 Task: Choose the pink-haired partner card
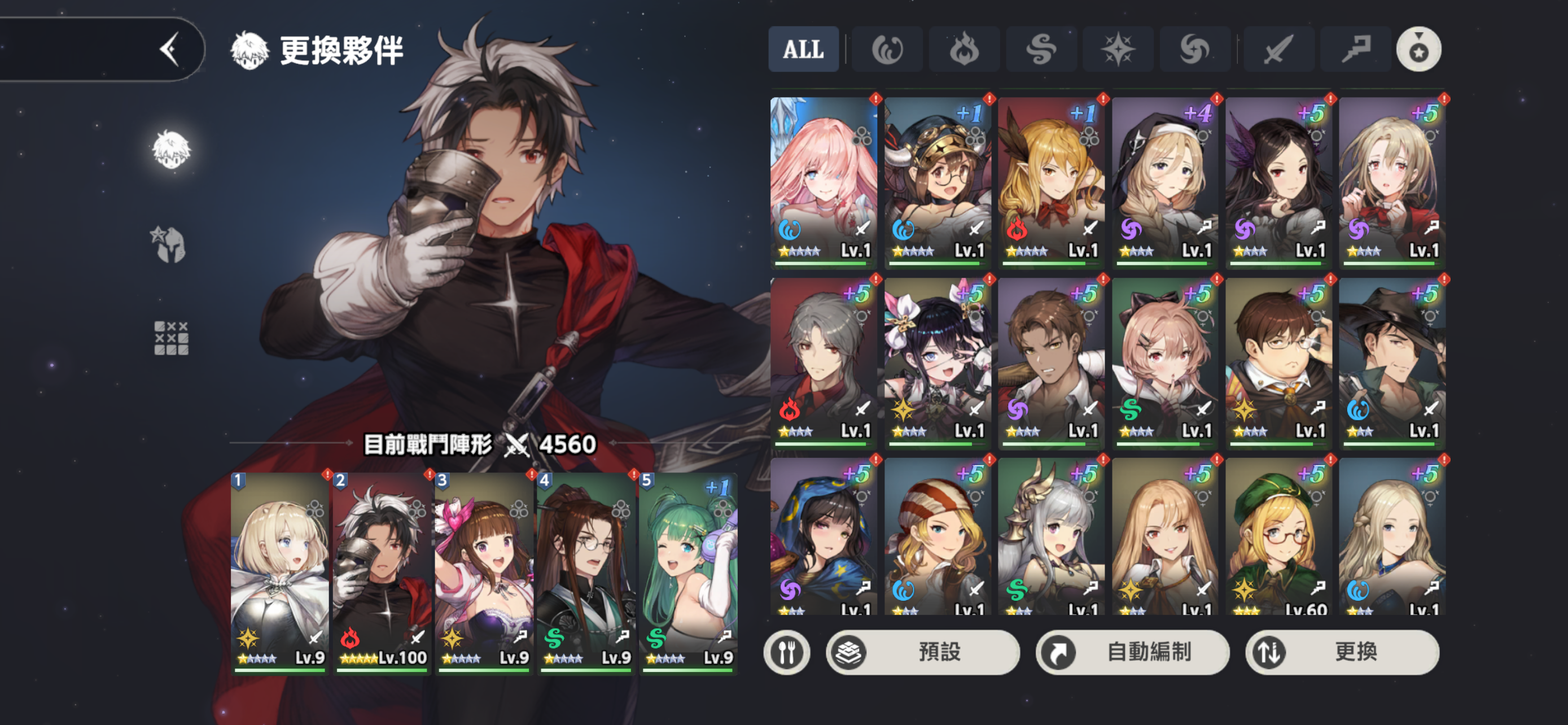tap(824, 181)
